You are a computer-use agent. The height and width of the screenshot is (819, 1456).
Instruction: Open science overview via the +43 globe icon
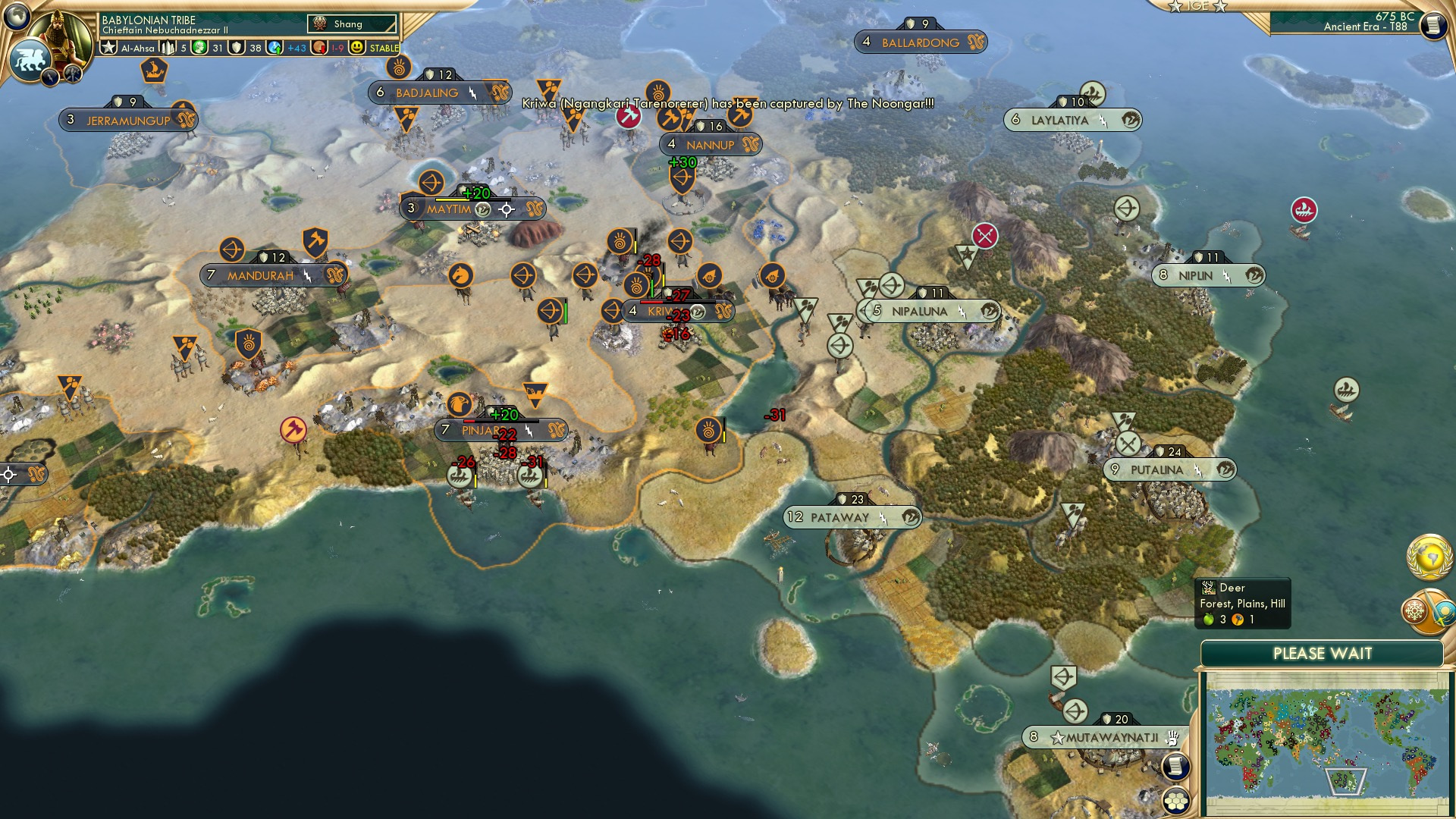click(x=274, y=47)
